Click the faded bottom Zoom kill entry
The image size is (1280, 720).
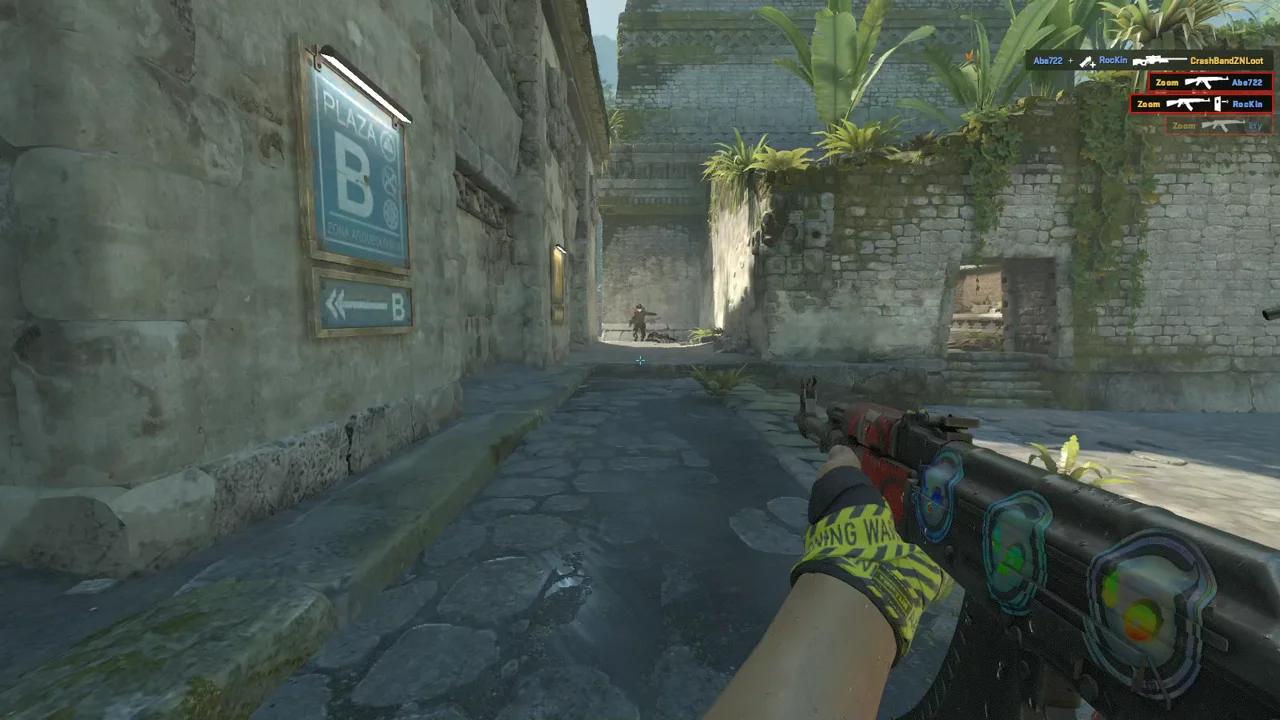1218,126
